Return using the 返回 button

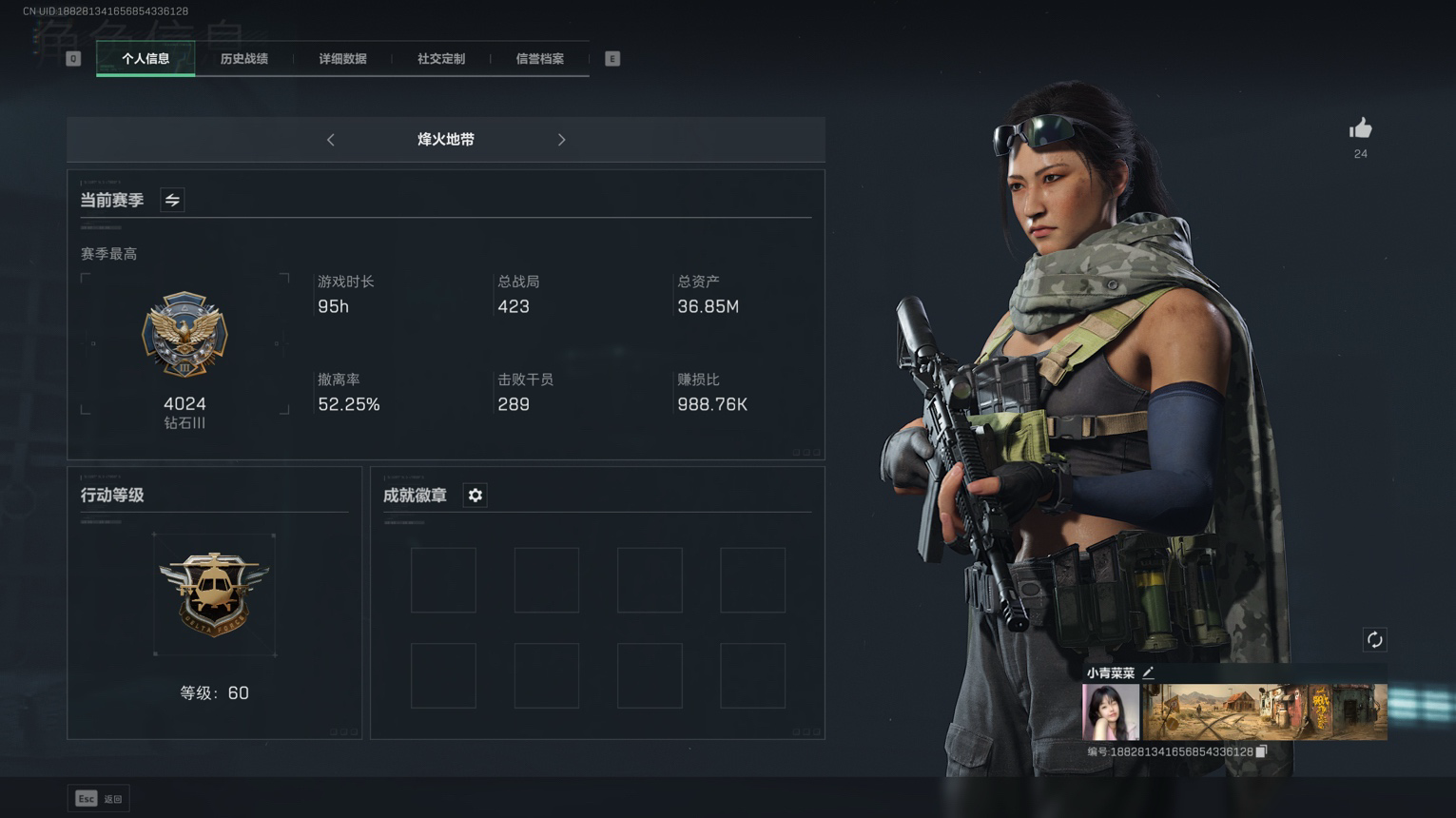[x=99, y=799]
